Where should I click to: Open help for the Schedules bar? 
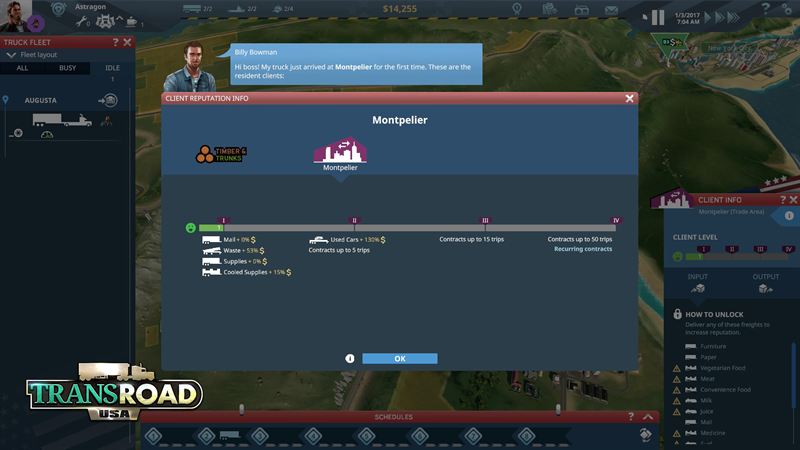631,417
